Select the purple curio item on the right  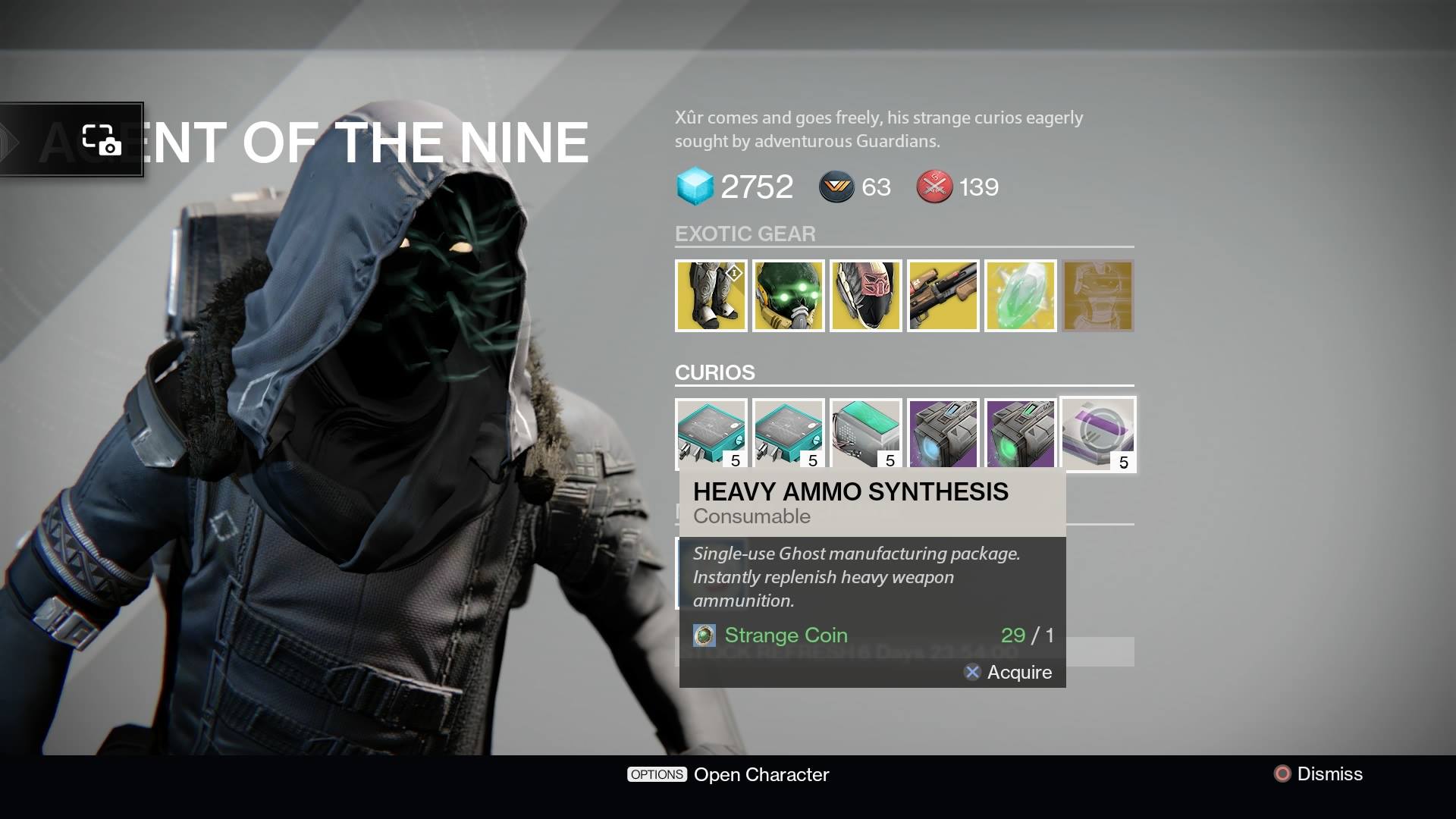pyautogui.click(x=1098, y=434)
